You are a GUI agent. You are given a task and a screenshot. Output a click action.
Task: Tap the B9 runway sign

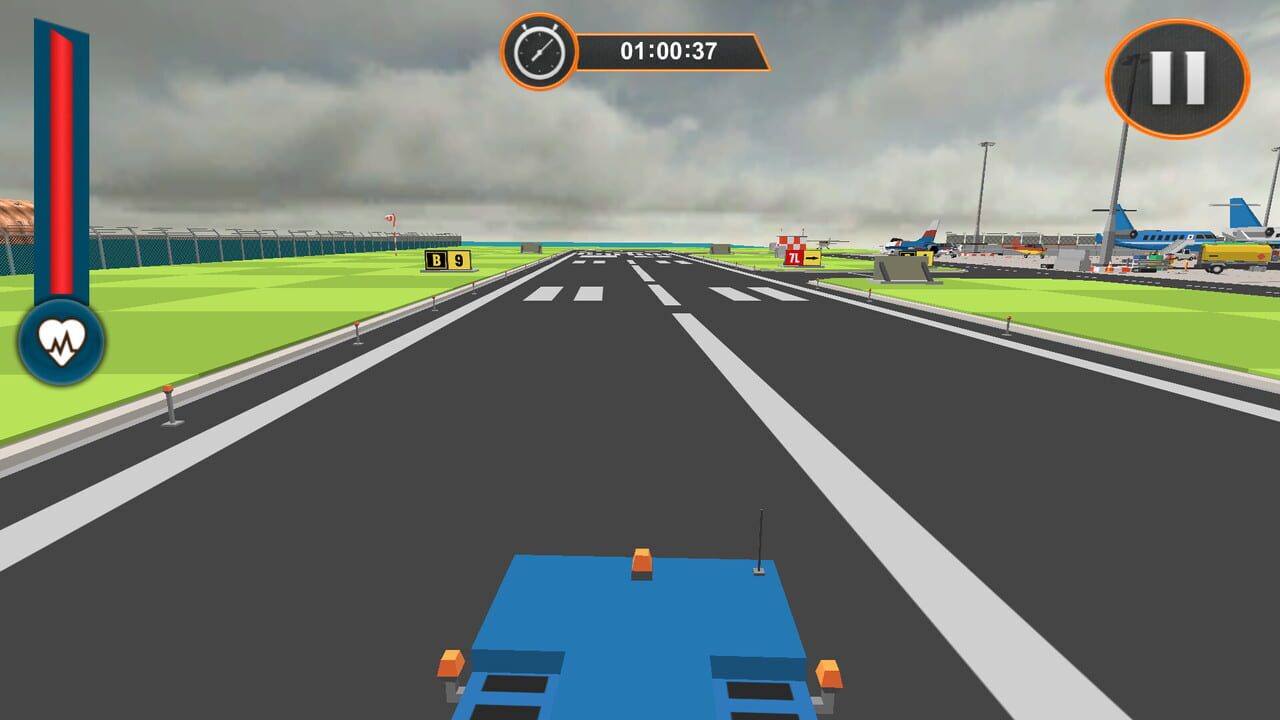tap(447, 261)
